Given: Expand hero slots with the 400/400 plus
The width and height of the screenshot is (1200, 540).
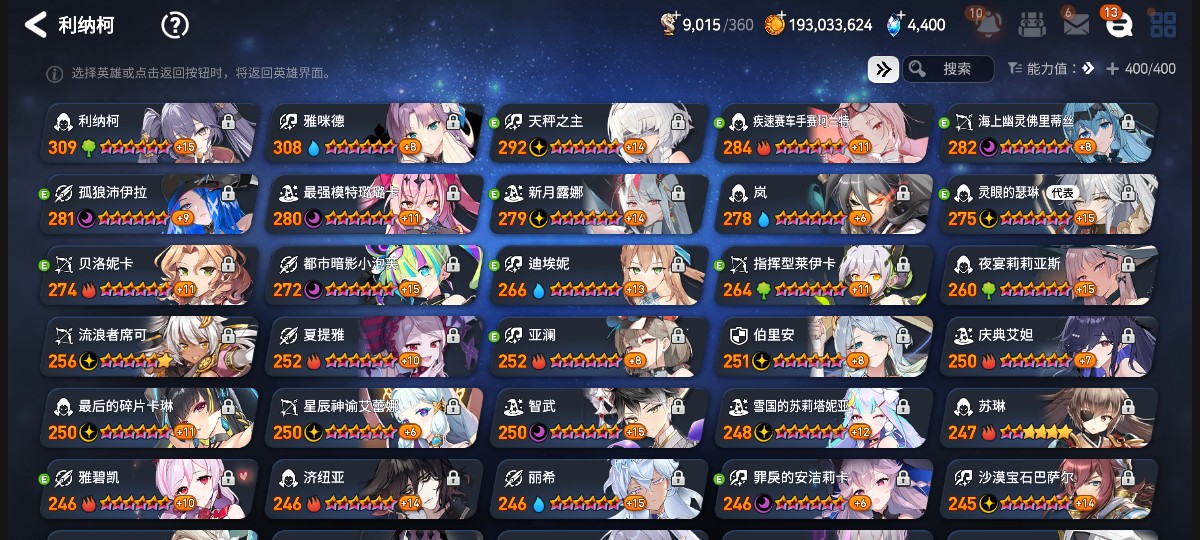Looking at the screenshot, I should [1112, 69].
